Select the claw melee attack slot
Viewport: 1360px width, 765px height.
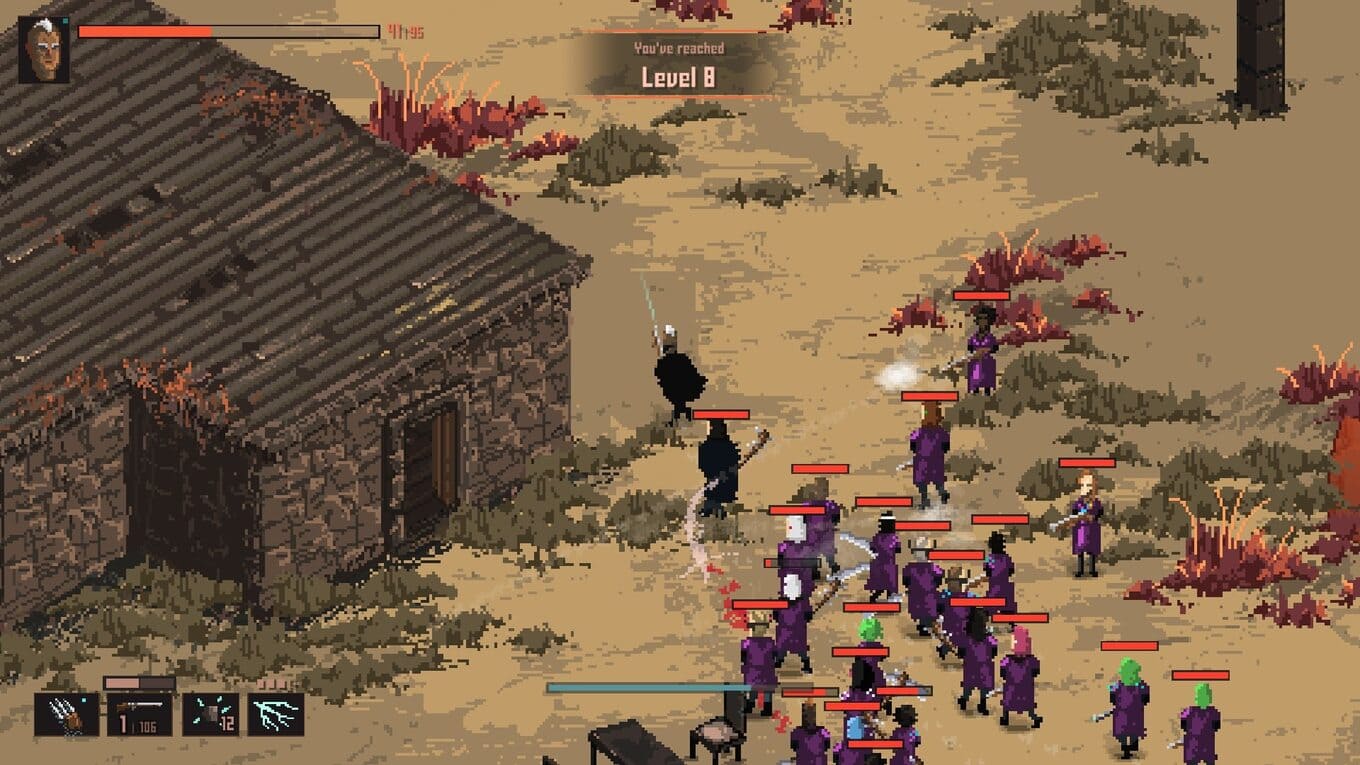click(x=66, y=714)
